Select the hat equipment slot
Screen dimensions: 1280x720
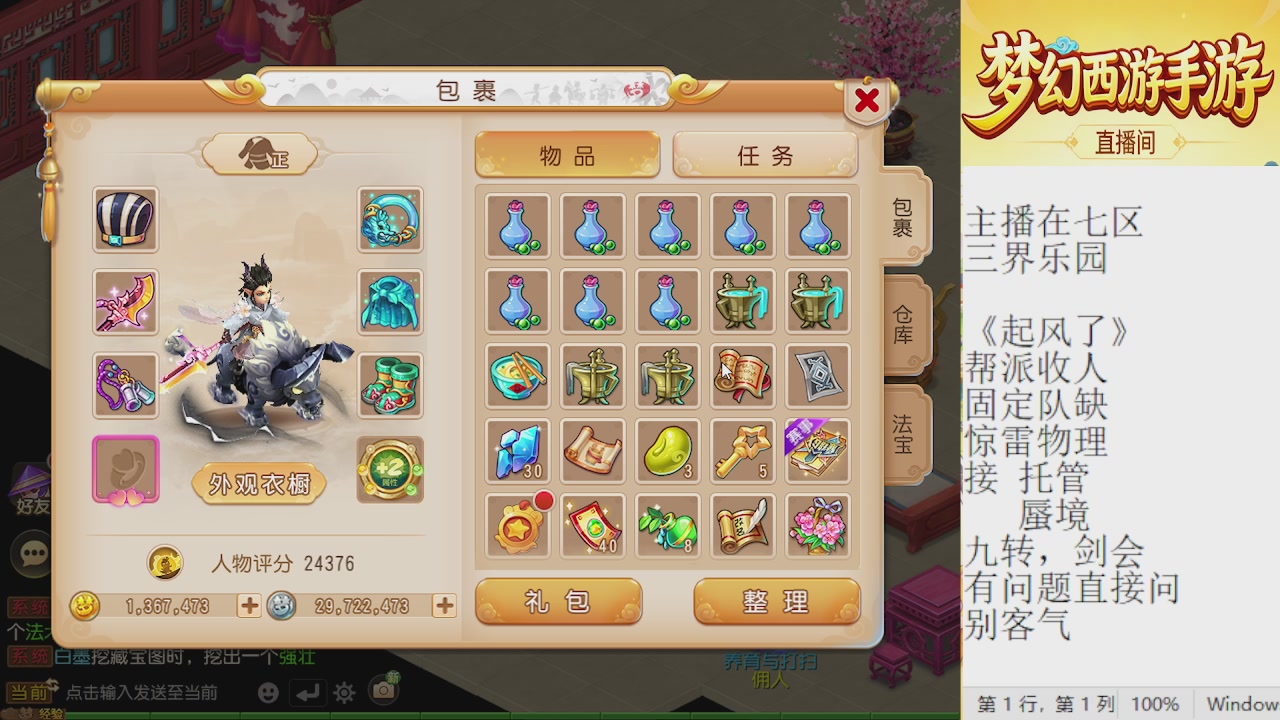[x=125, y=221]
